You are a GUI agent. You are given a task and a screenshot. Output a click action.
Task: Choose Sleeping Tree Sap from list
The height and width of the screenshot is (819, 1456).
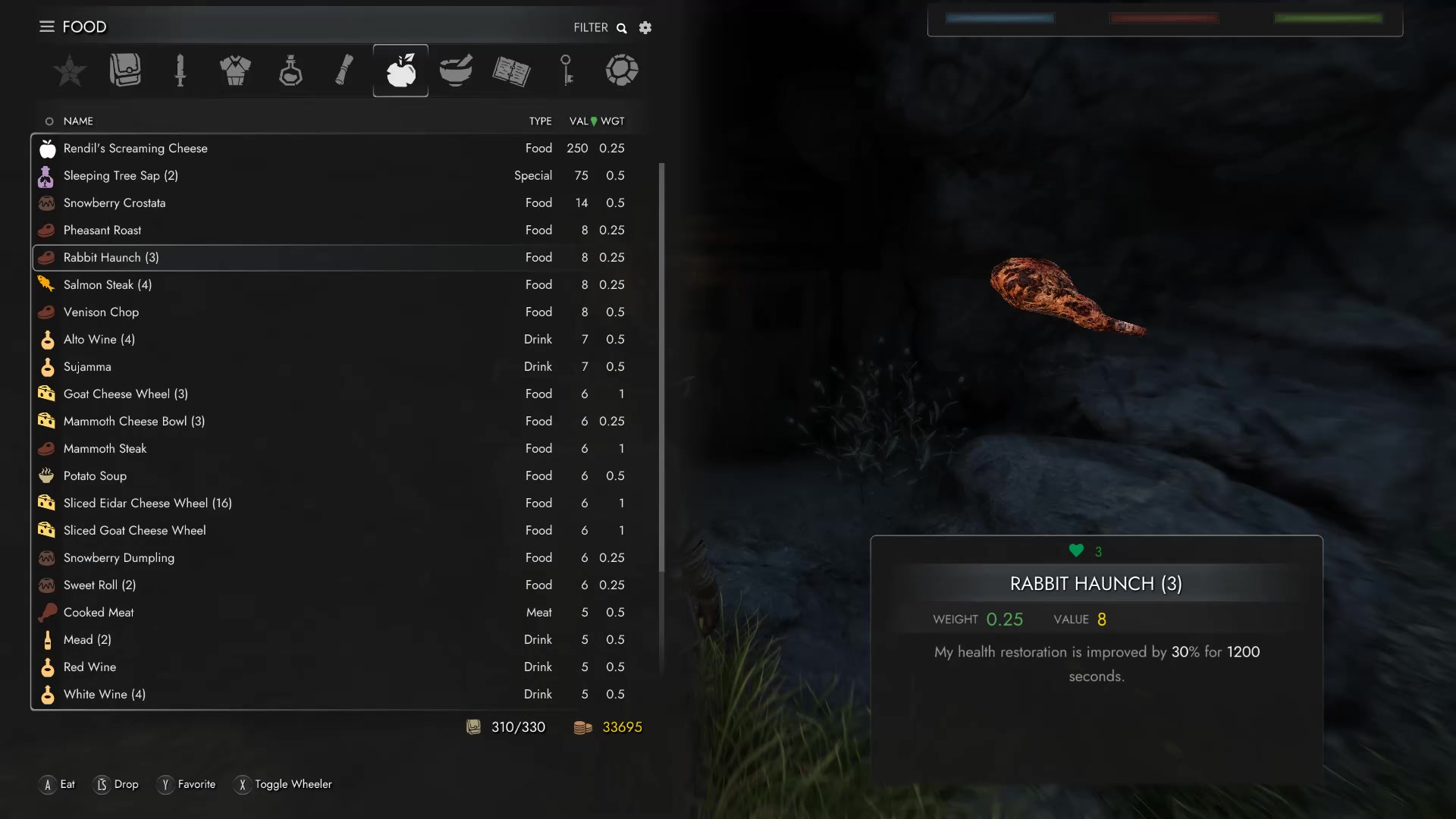click(x=121, y=176)
